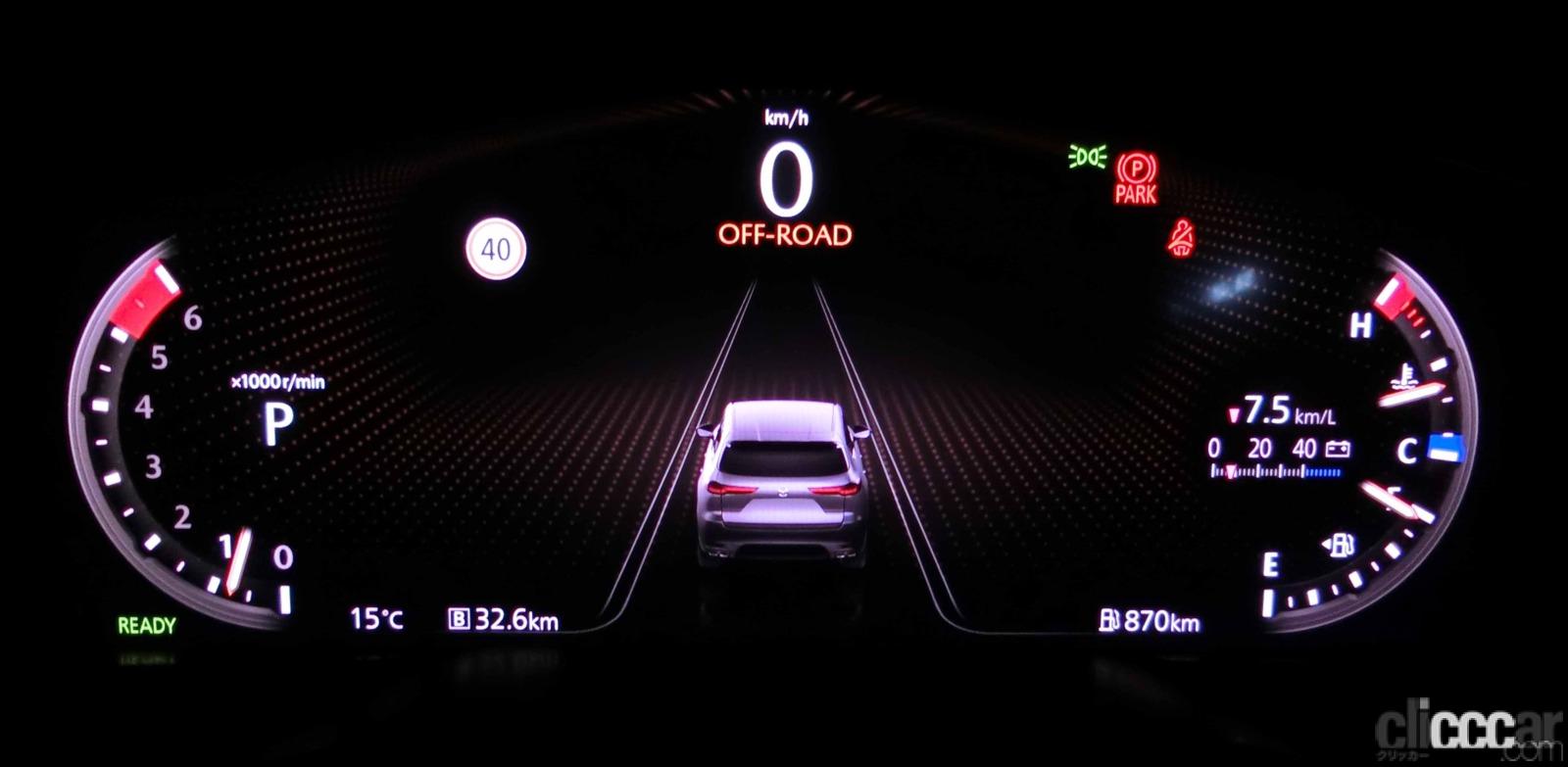The width and height of the screenshot is (1568, 767).
Task: Select the fuel pump icon near 870km
Action: (1110, 618)
